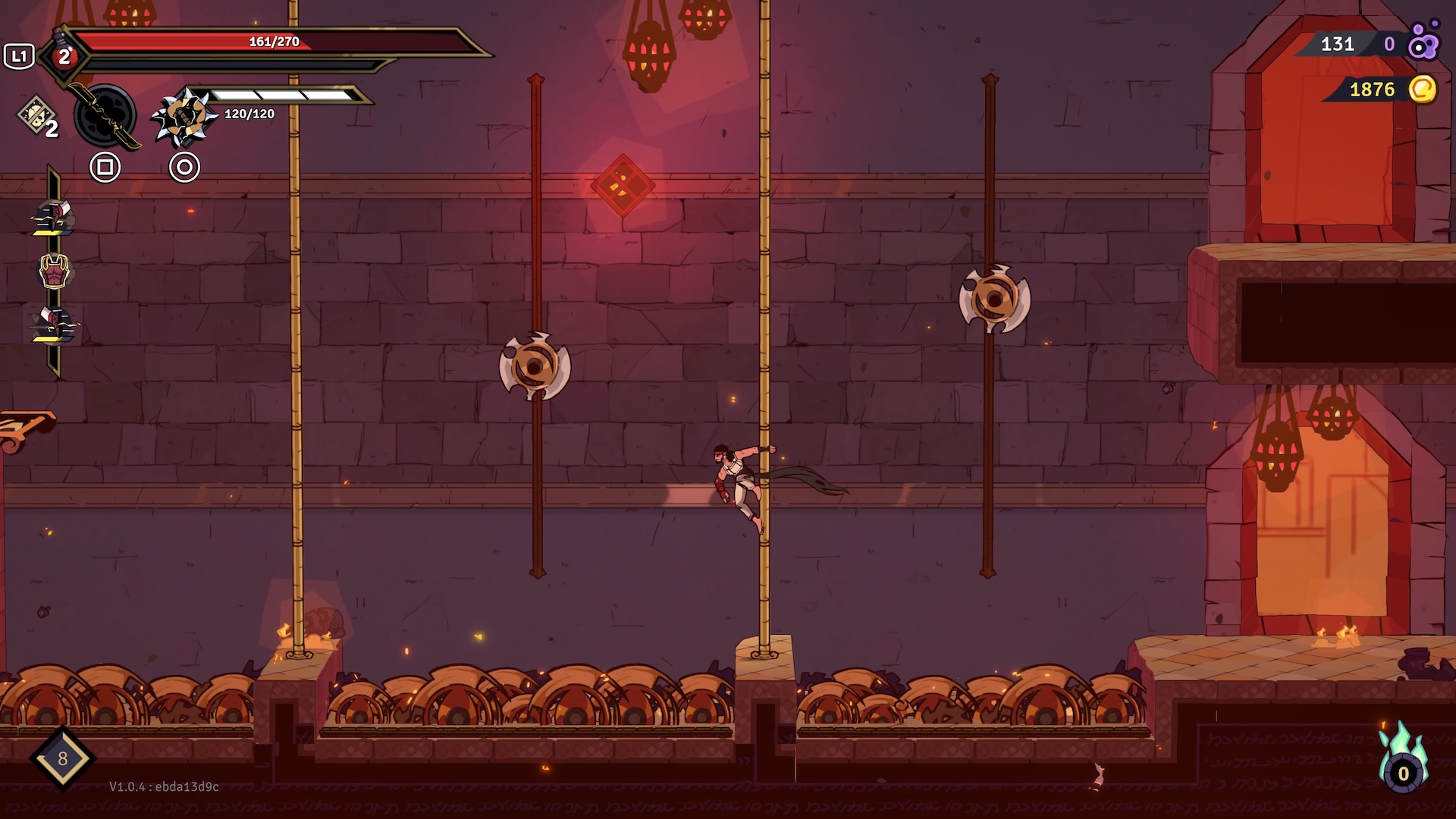The image size is (1456, 819).
Task: Click the skull diamond icon
Action: pyautogui.click(x=36, y=115)
